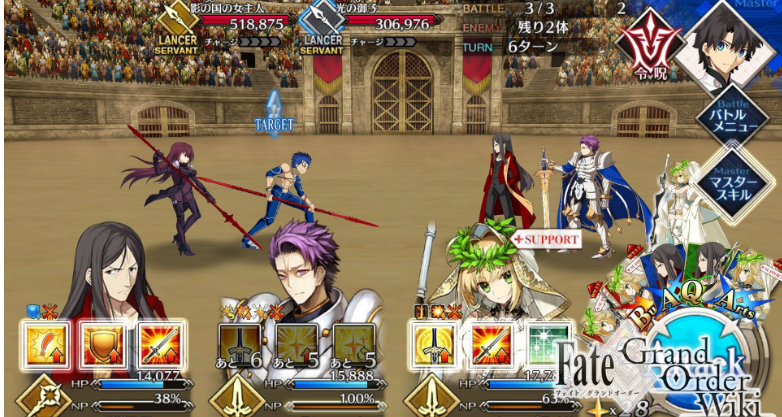The image size is (782, 417).
Task: Activate the bride servant's red sword skill
Action: [x=491, y=345]
